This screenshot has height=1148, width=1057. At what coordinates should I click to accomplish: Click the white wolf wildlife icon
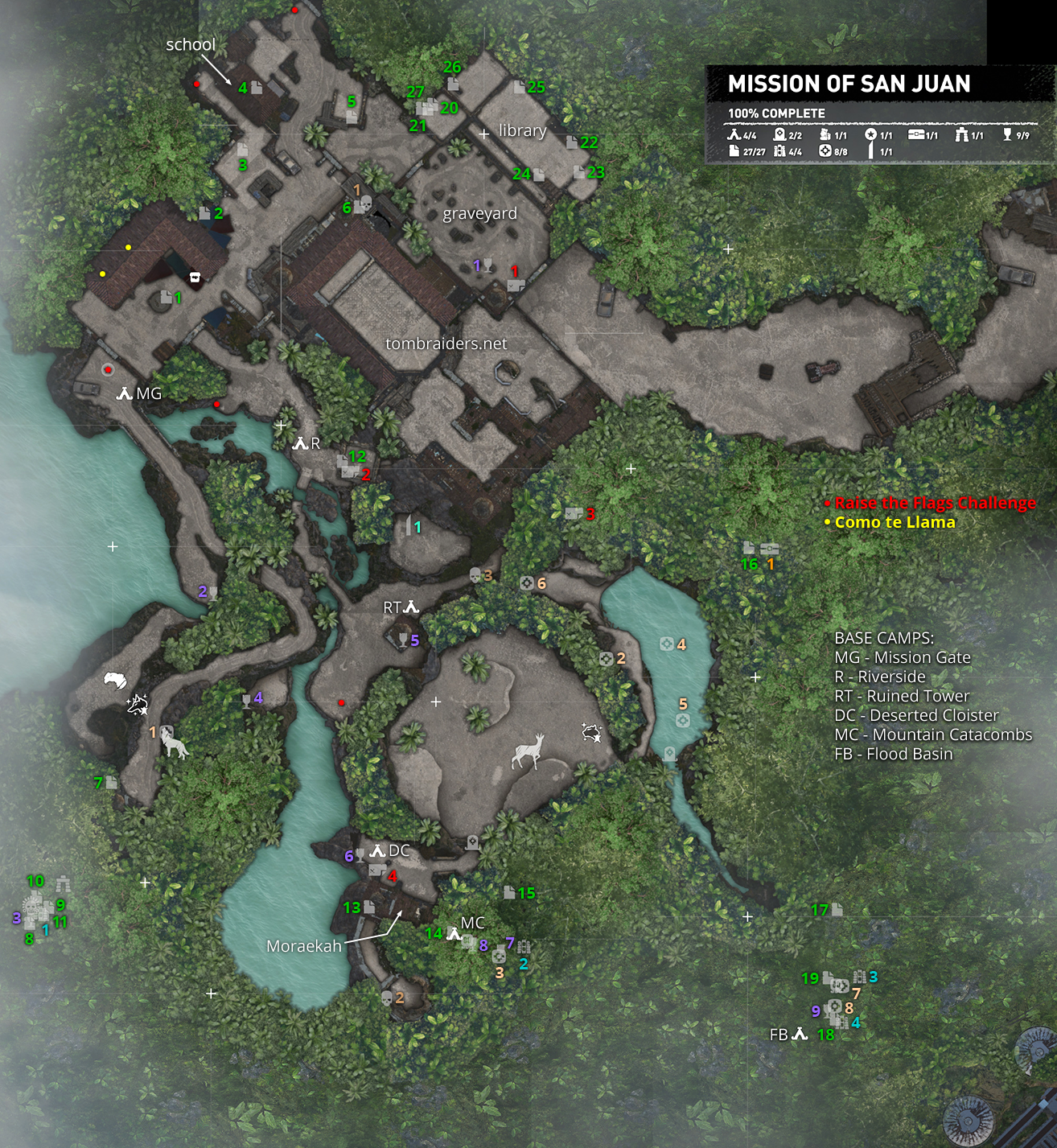pos(175,745)
